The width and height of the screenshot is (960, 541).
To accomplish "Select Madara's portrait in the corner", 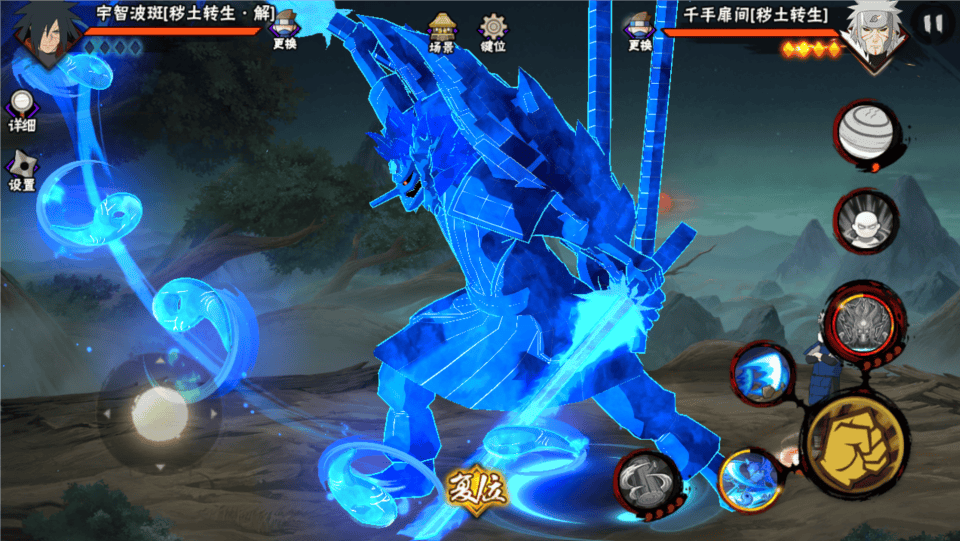I will (40, 30).
